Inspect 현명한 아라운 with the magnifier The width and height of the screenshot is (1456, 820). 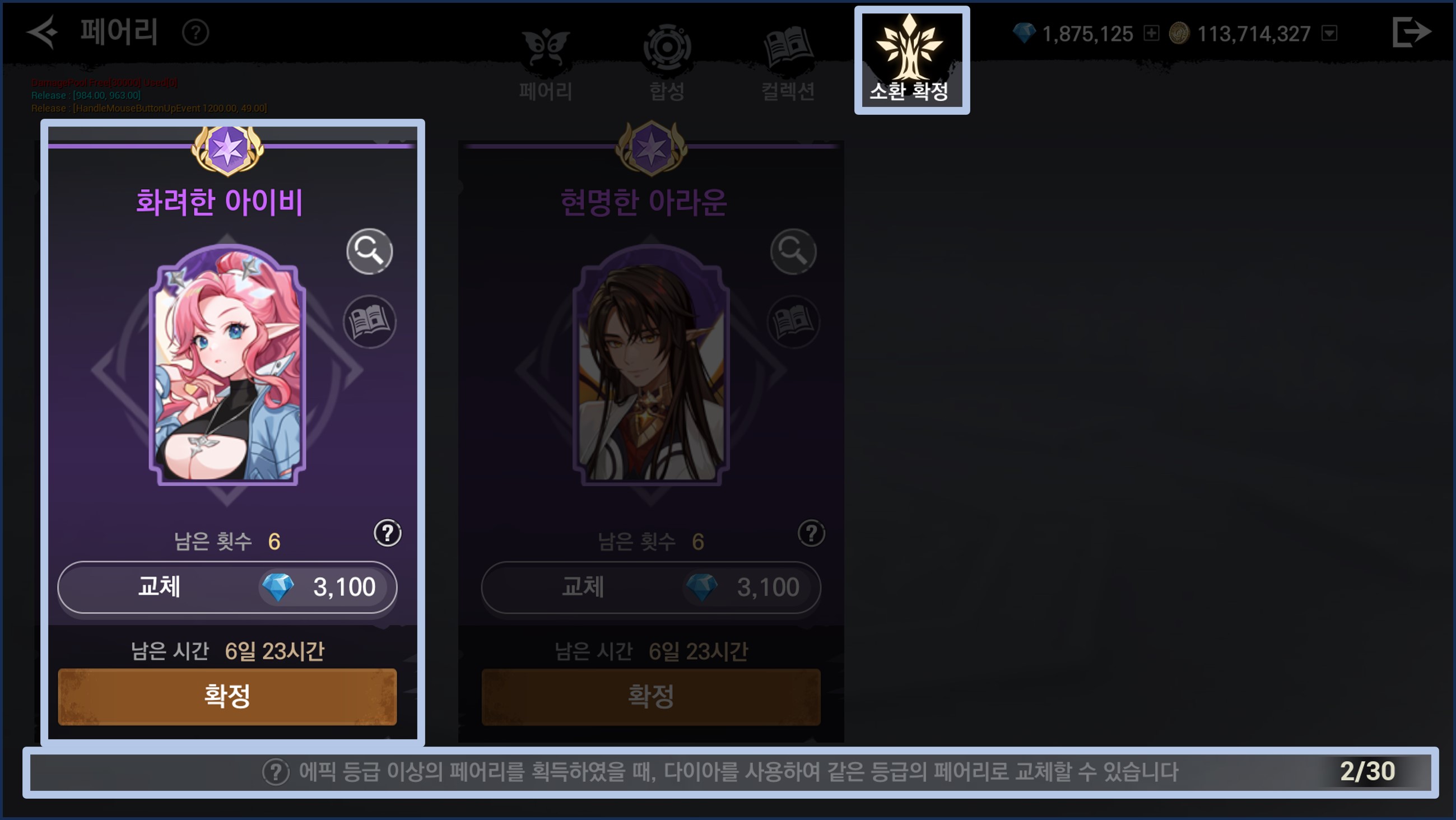tap(793, 251)
